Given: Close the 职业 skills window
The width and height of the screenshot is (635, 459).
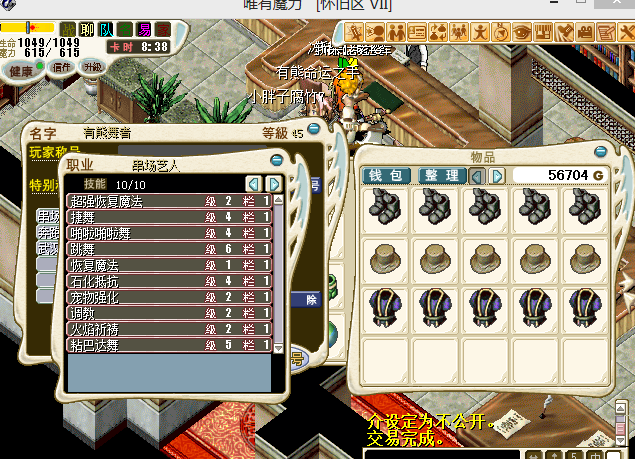Looking at the screenshot, I should tap(276, 160).
